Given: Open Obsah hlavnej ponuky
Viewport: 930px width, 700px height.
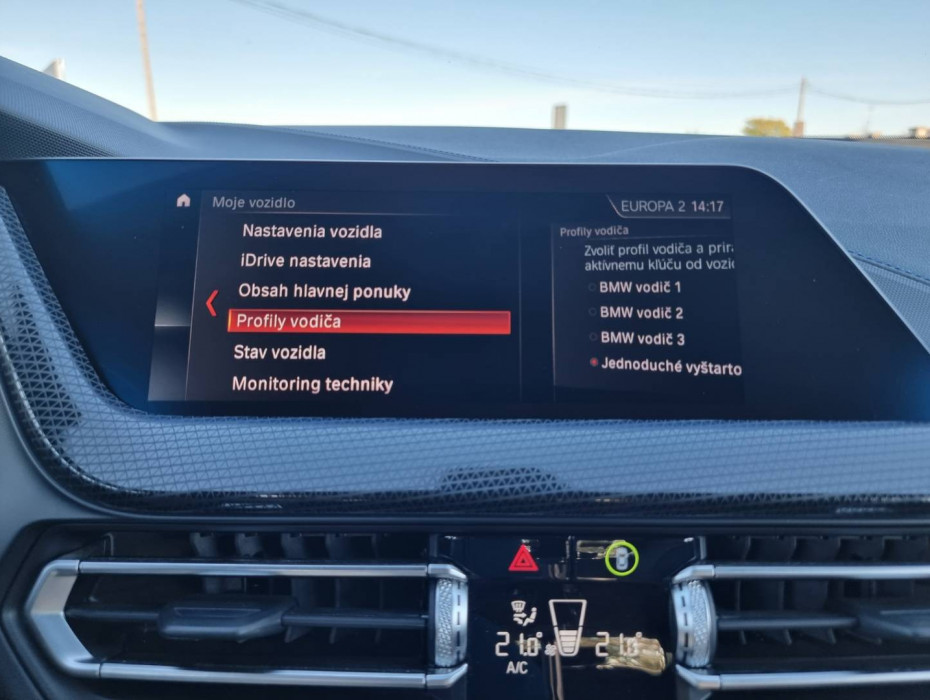Looking at the screenshot, I should (x=324, y=292).
